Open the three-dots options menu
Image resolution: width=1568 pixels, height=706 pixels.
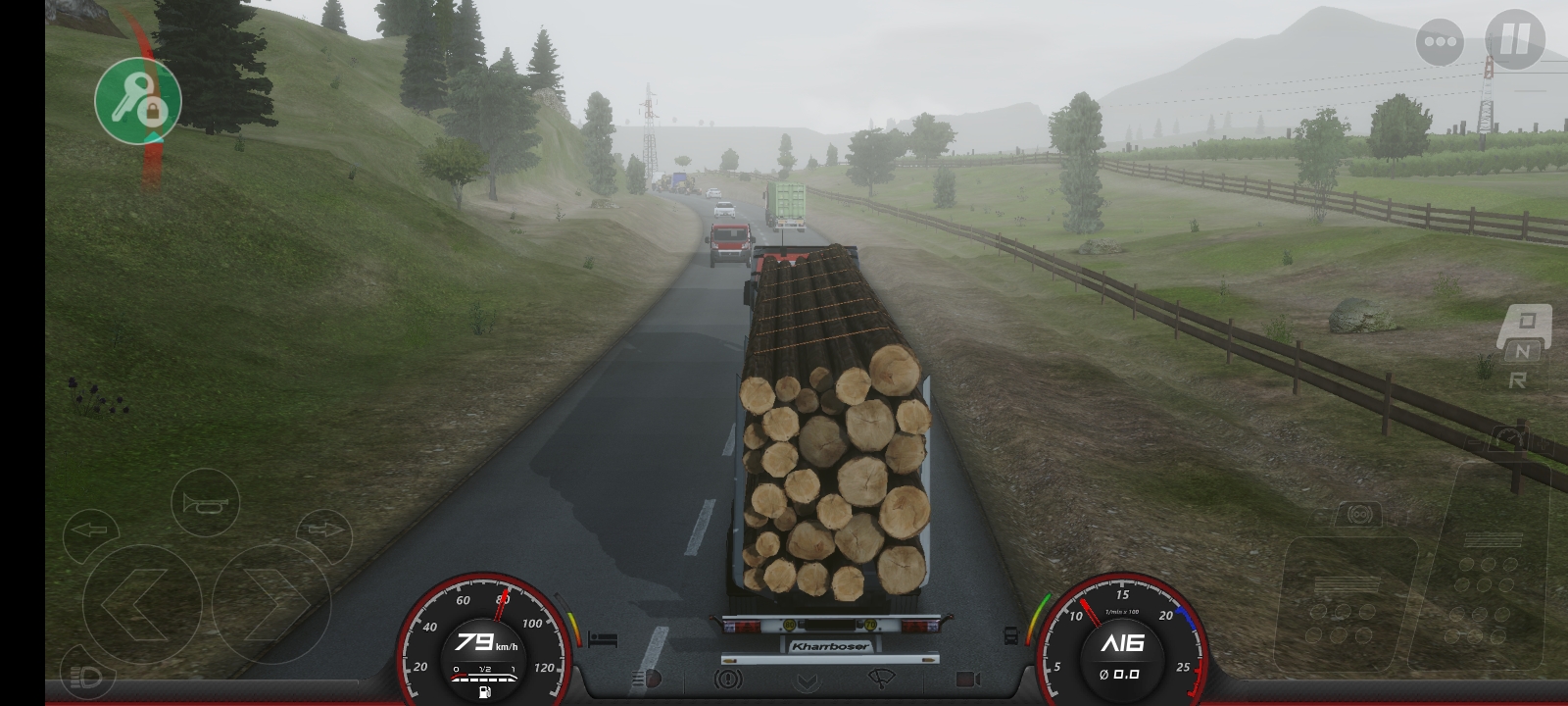1440,42
